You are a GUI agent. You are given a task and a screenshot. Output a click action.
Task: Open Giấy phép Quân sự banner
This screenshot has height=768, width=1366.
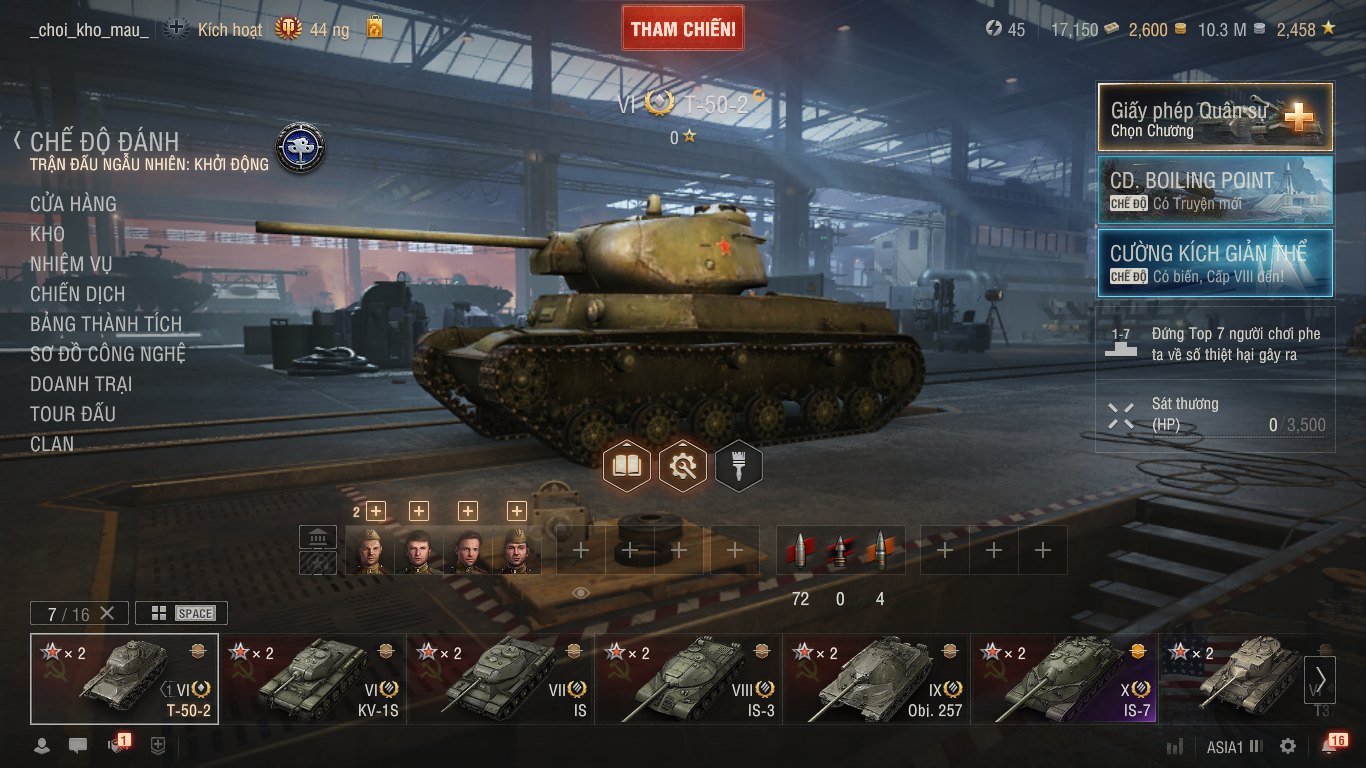1215,116
